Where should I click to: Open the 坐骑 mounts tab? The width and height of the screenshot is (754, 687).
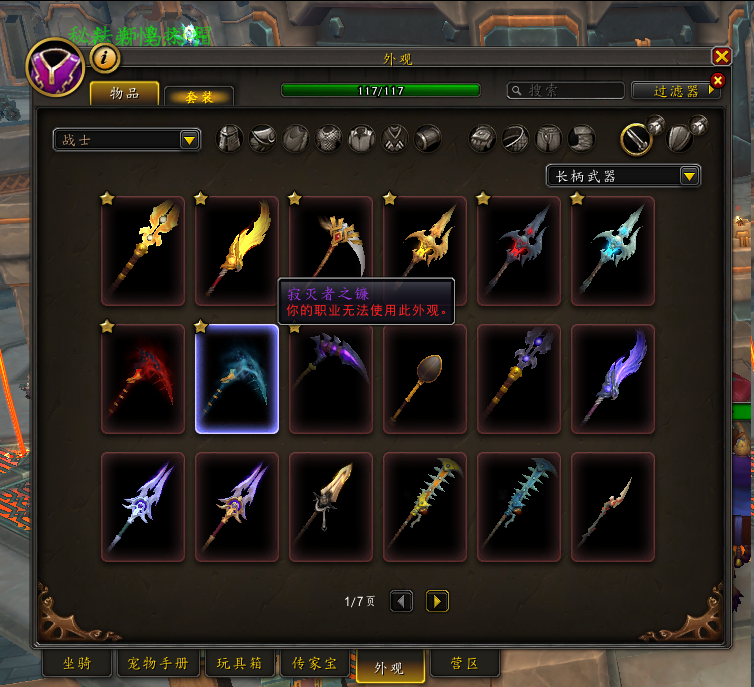tap(76, 663)
